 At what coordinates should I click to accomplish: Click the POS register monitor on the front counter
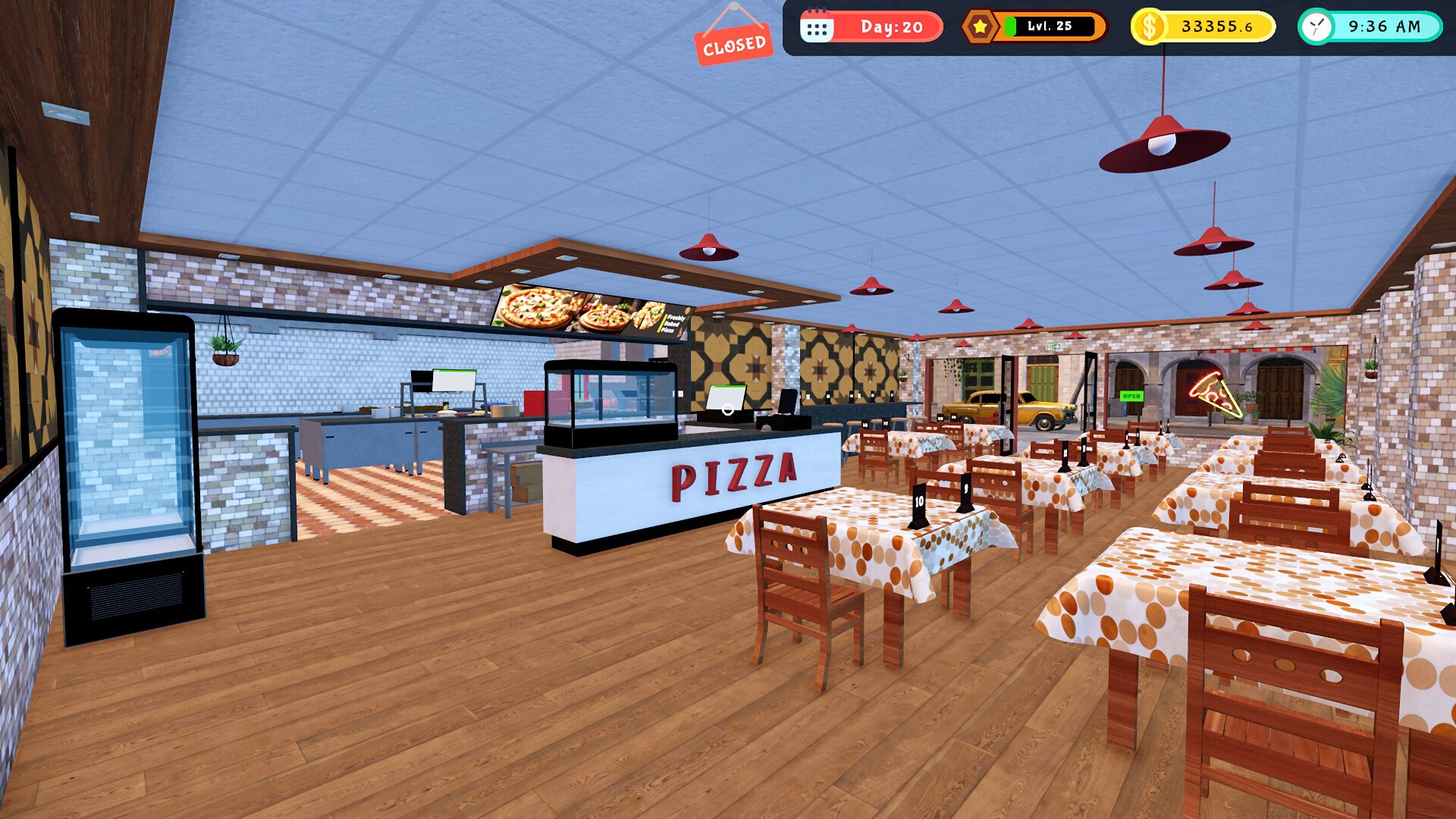[726, 396]
